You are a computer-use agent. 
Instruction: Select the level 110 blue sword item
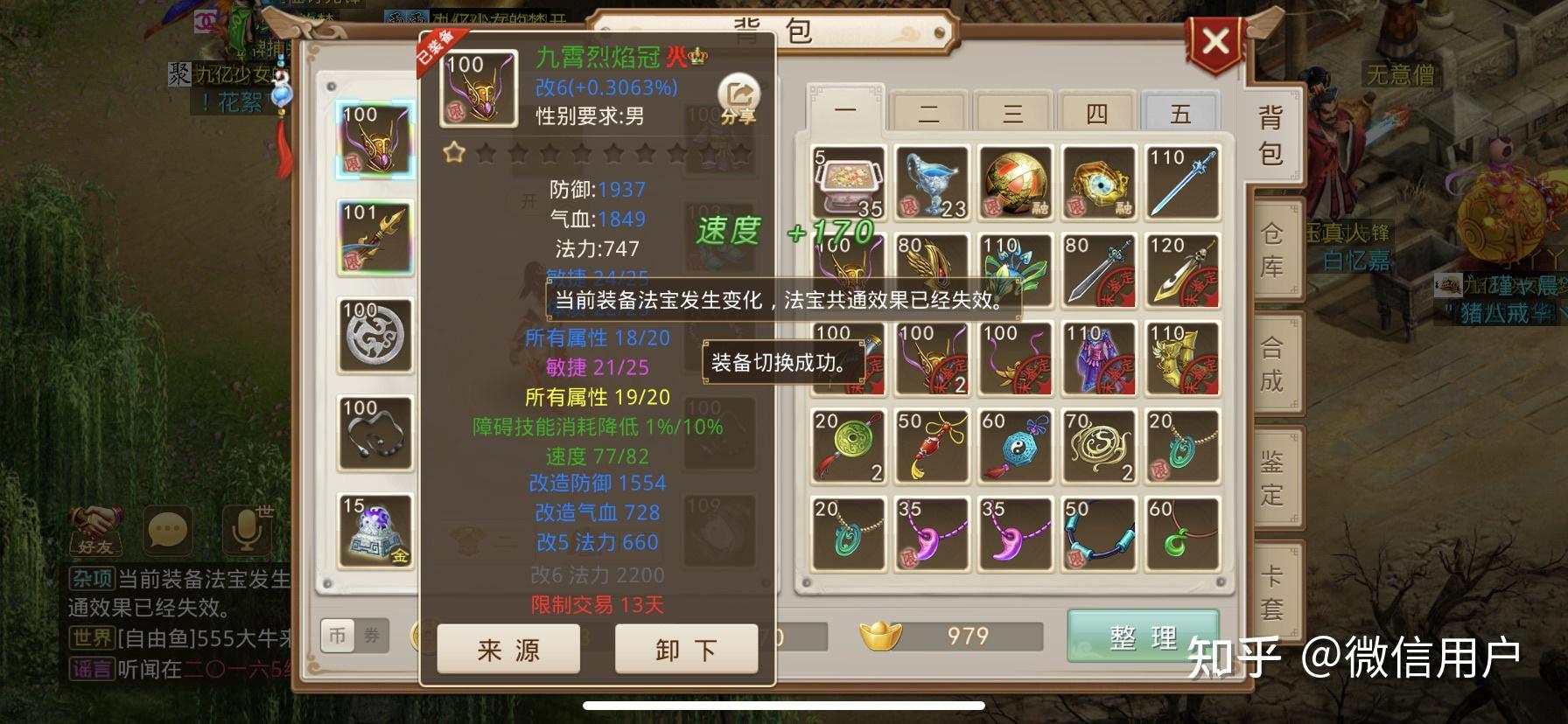point(1183,181)
